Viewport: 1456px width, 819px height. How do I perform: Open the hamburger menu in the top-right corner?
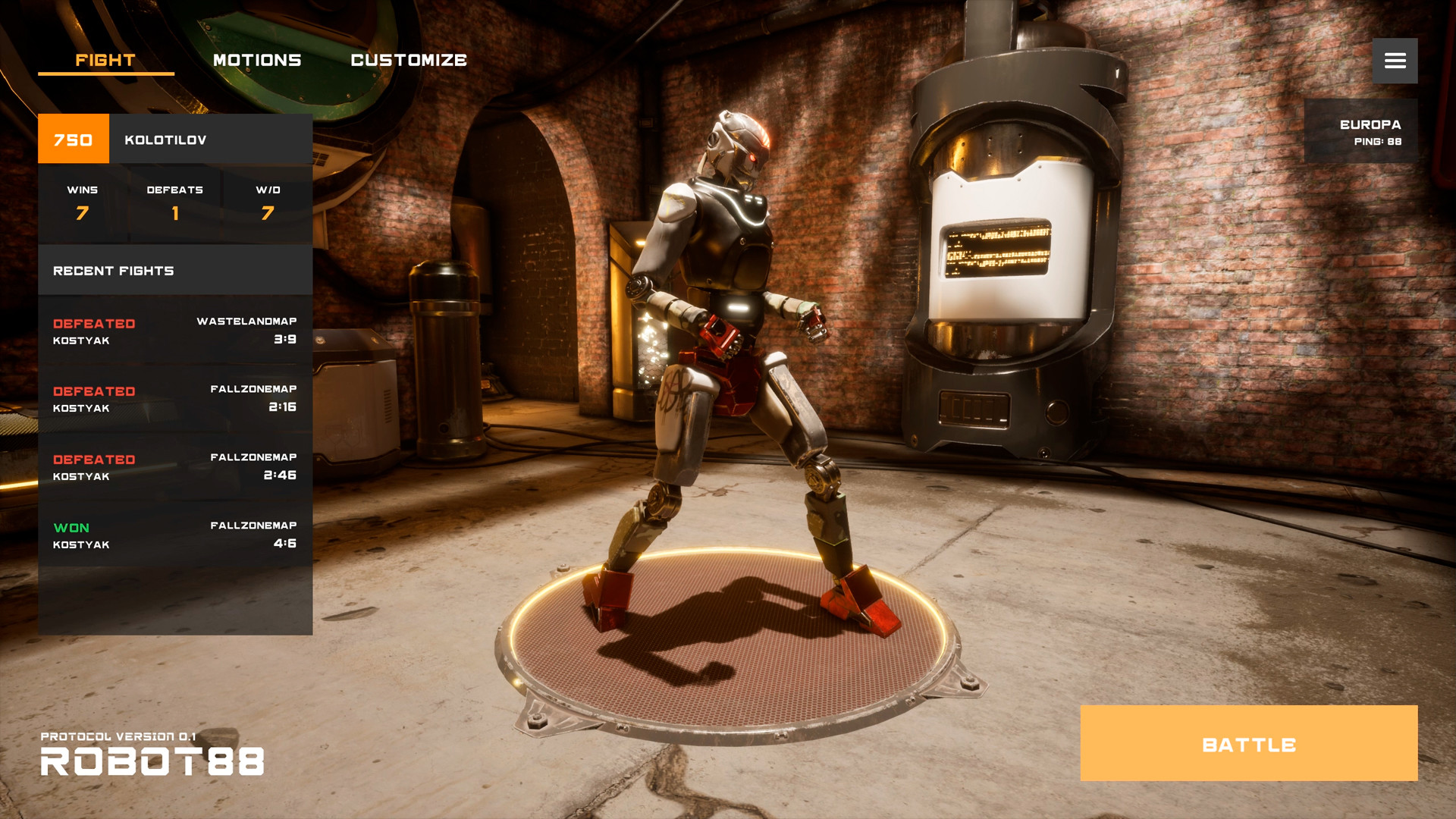(1395, 61)
